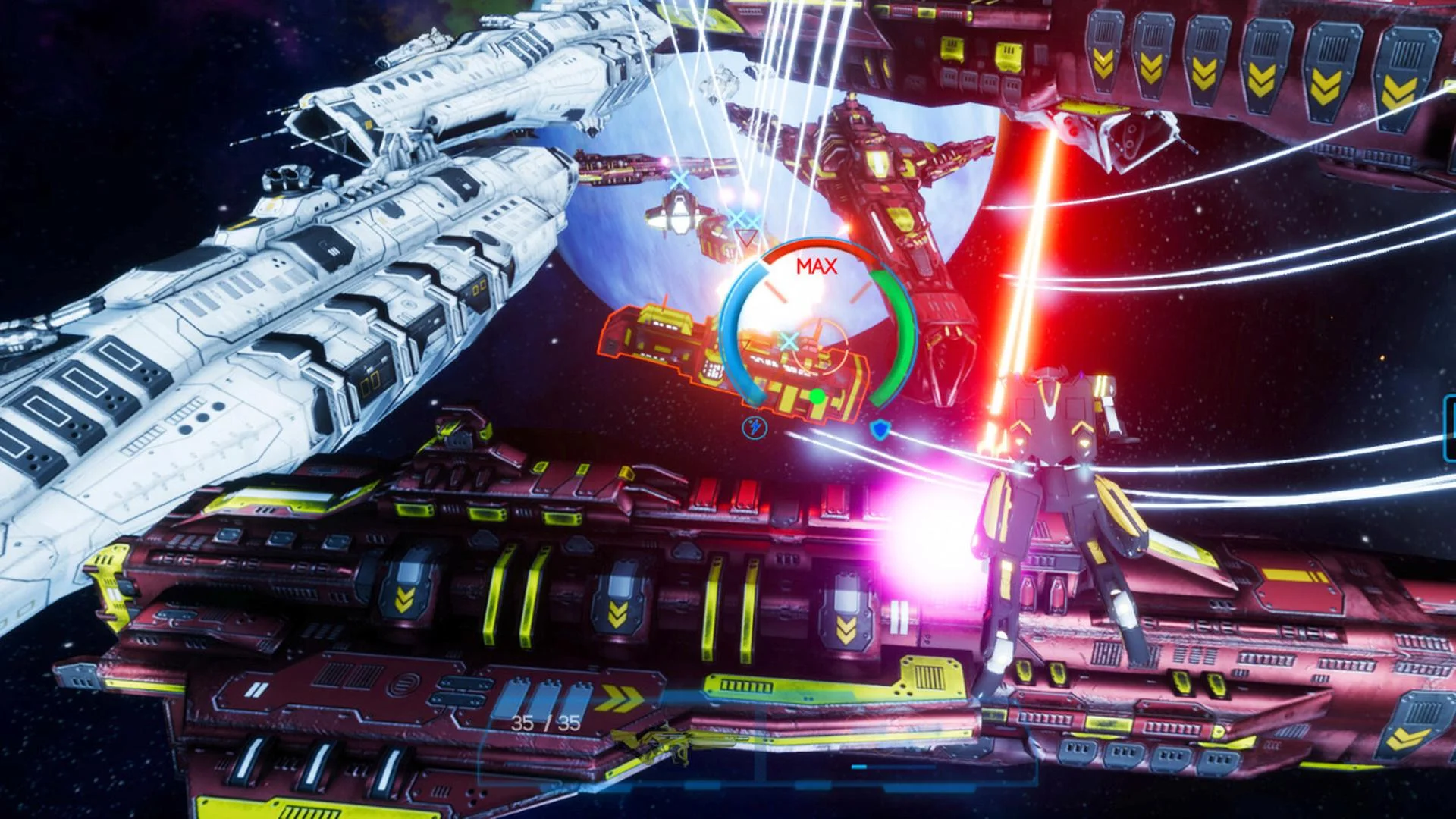Select the cyan X target marker inside reticle

pyautogui.click(x=789, y=340)
